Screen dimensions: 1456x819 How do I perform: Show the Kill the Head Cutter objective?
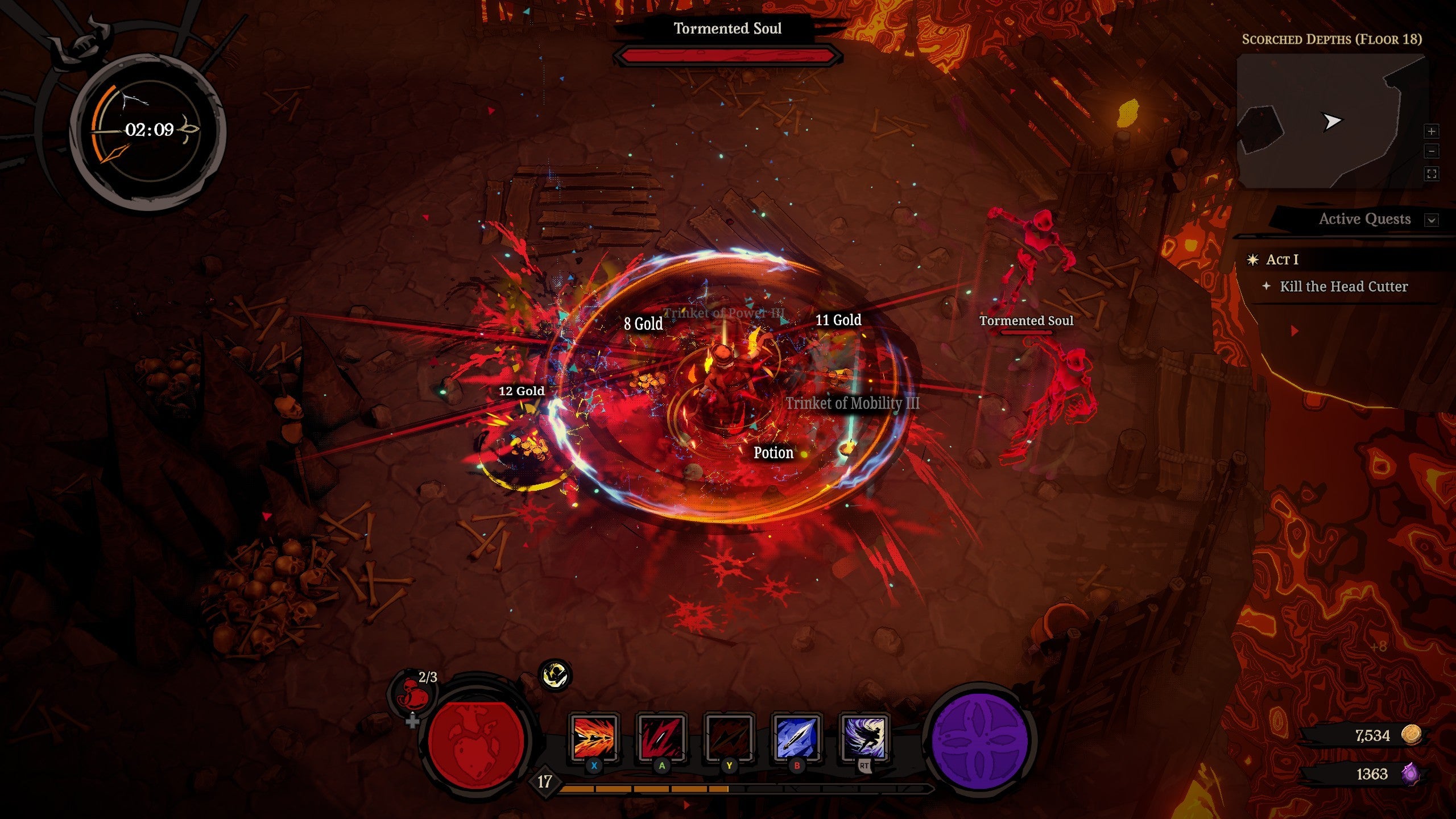click(1343, 287)
